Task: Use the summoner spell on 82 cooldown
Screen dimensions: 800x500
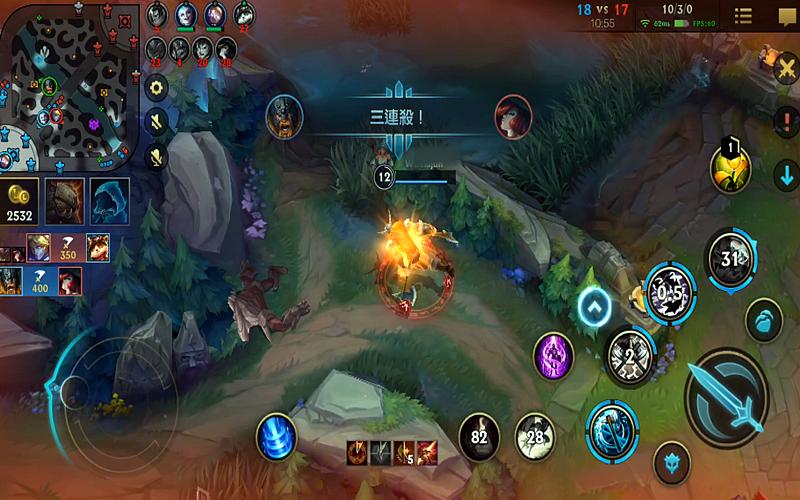Action: point(479,437)
